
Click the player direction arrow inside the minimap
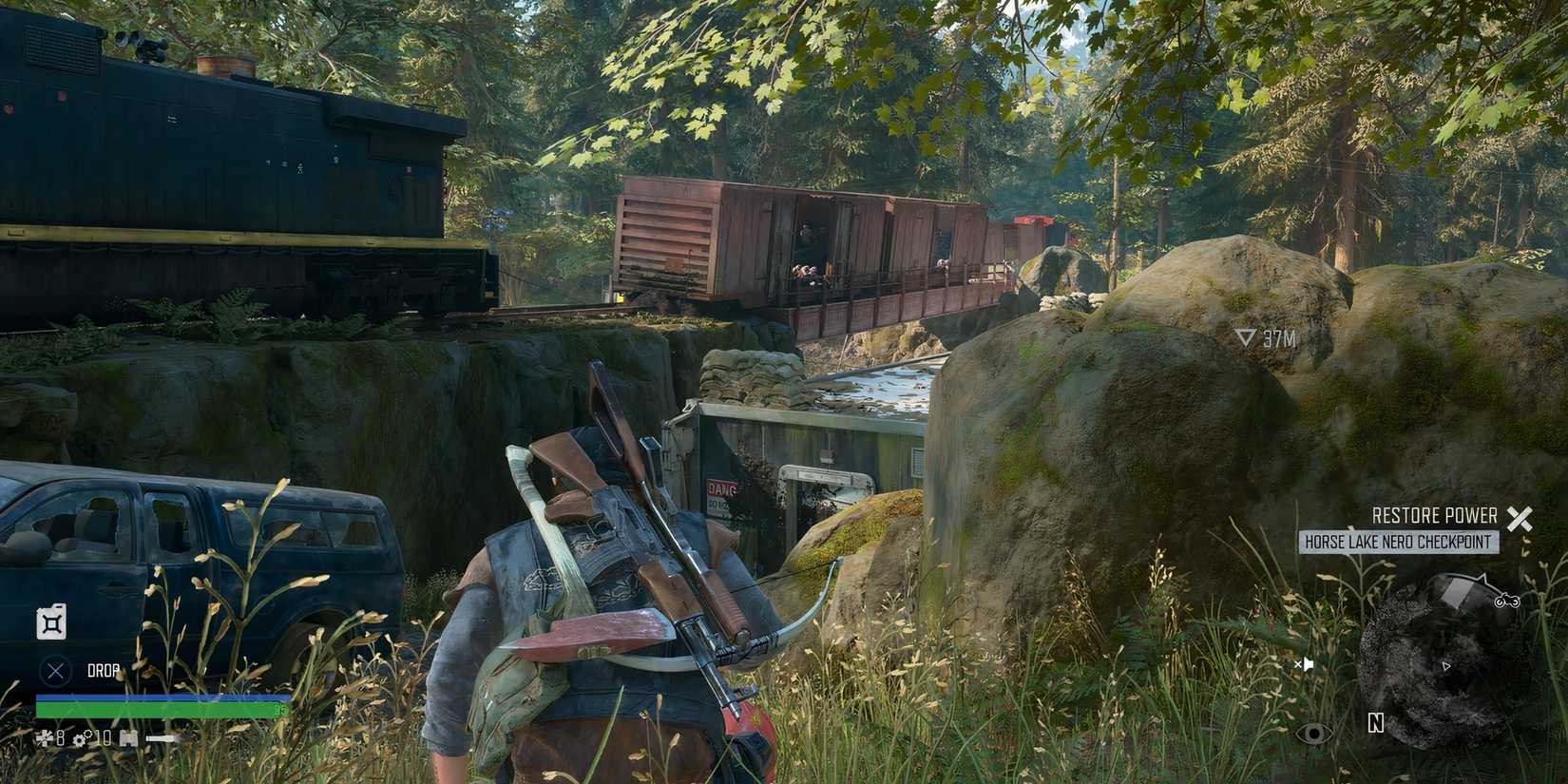[x=1446, y=666]
